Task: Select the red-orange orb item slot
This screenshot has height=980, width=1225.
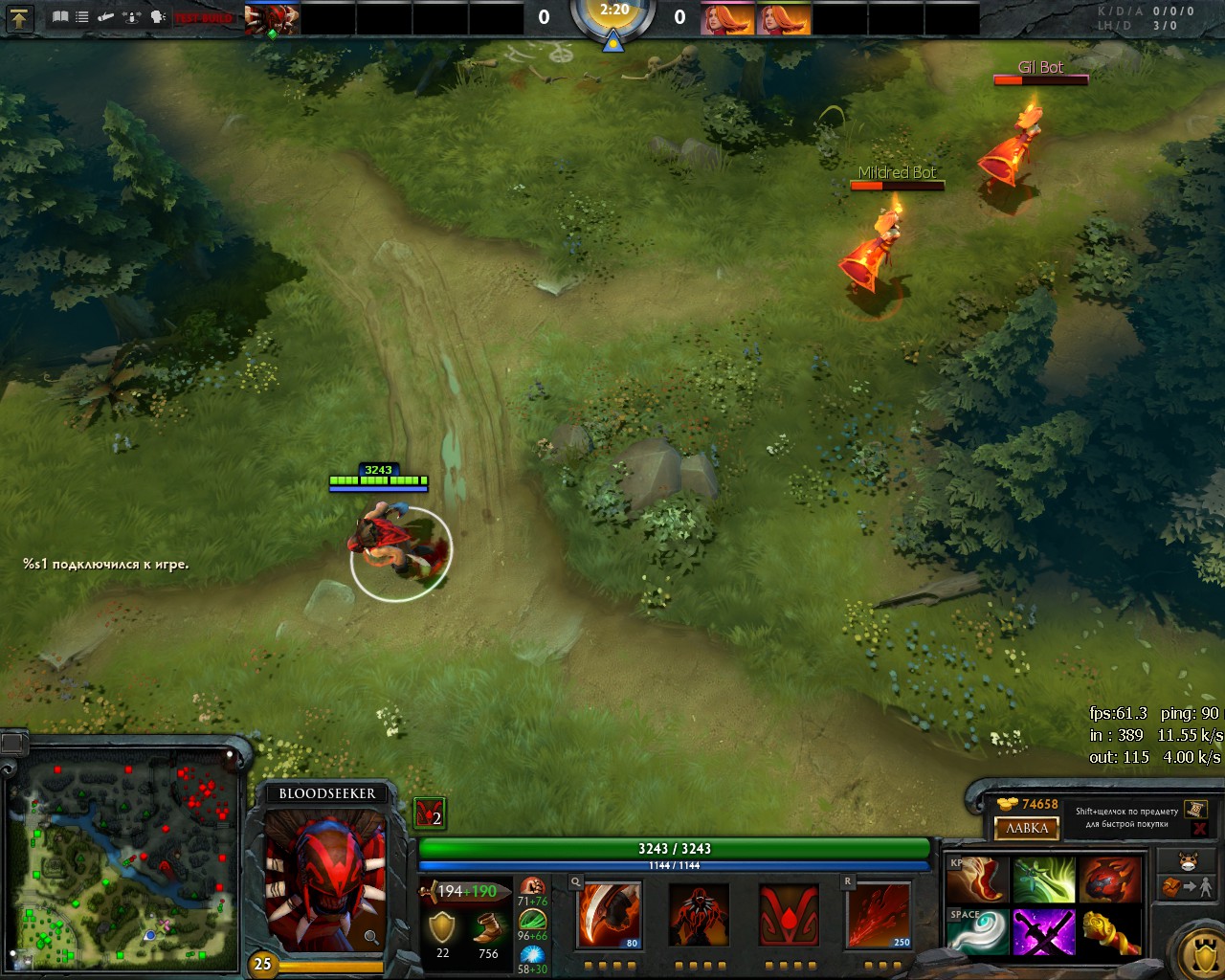Action: 1110,880
